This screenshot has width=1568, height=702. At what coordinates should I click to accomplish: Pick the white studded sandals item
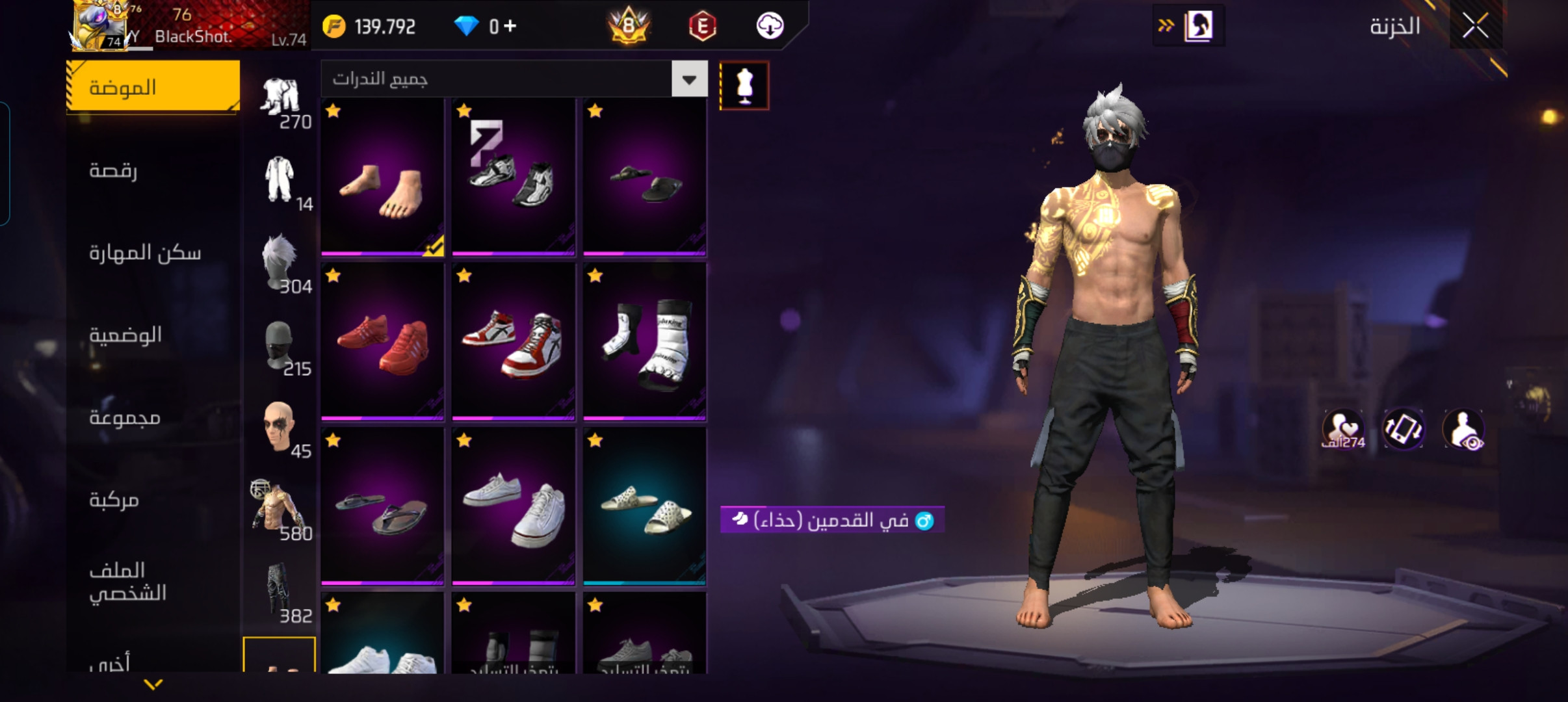pos(644,506)
